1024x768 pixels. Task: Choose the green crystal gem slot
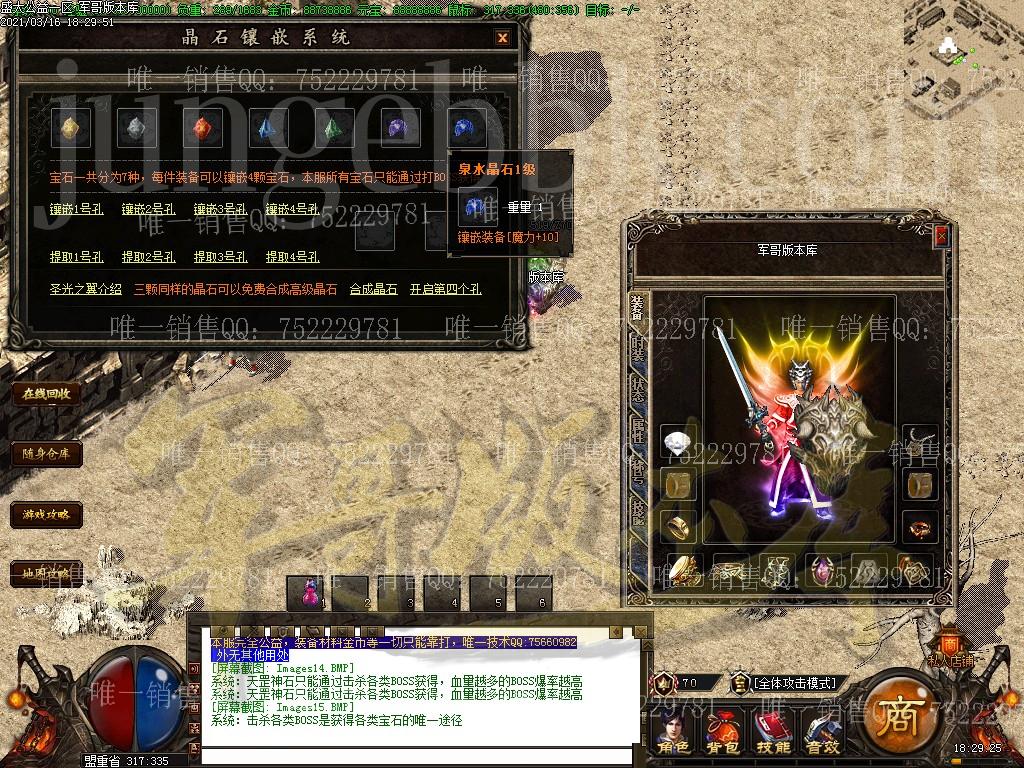pos(333,127)
